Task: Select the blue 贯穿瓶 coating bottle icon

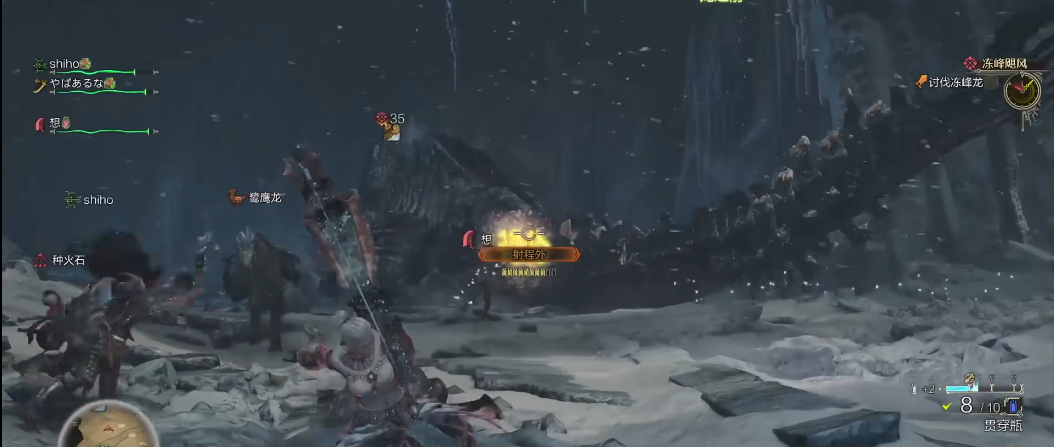Action: (1013, 406)
